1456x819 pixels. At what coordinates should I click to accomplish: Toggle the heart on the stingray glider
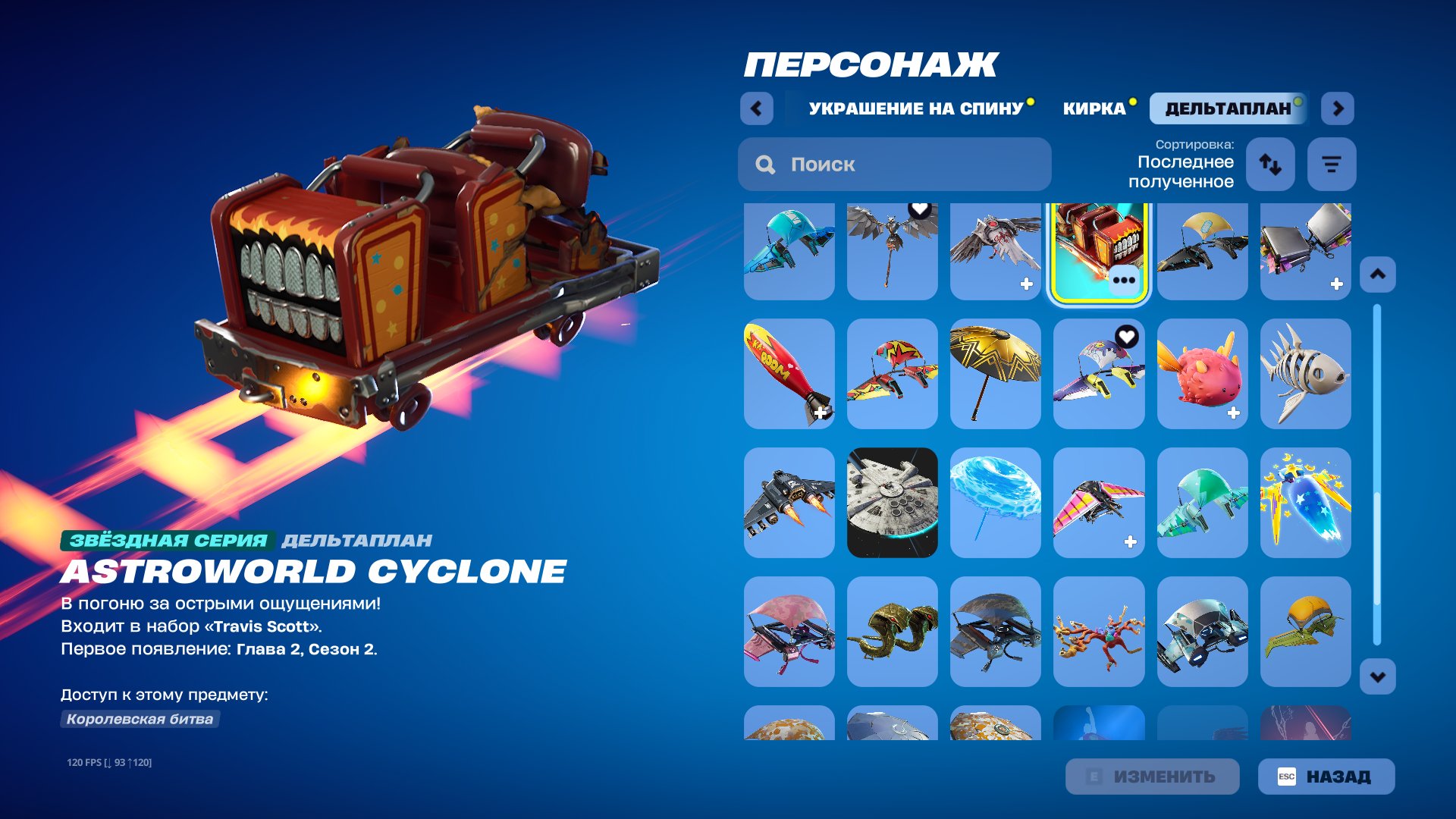pyautogui.click(x=1126, y=334)
